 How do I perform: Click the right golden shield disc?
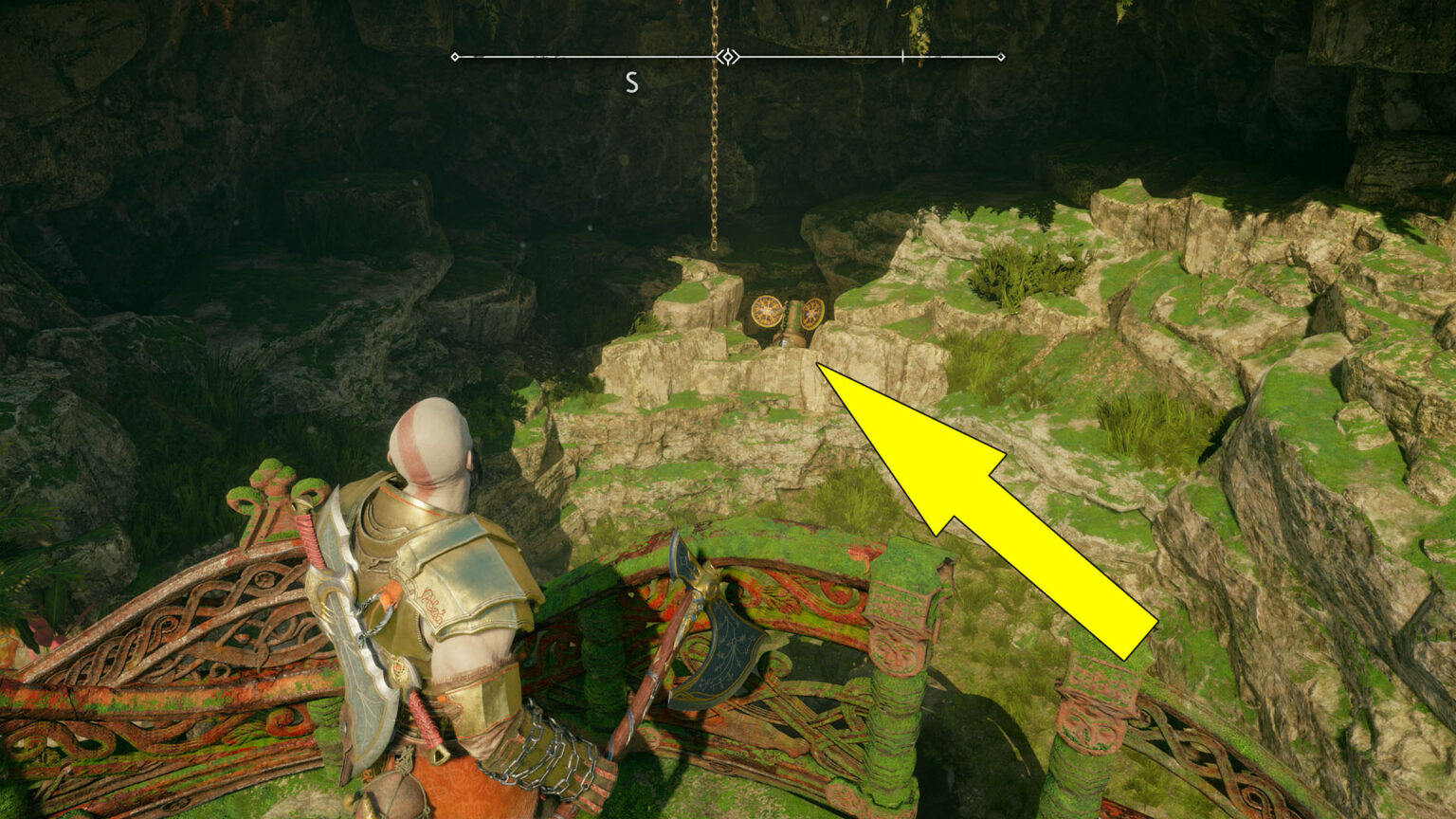(811, 314)
